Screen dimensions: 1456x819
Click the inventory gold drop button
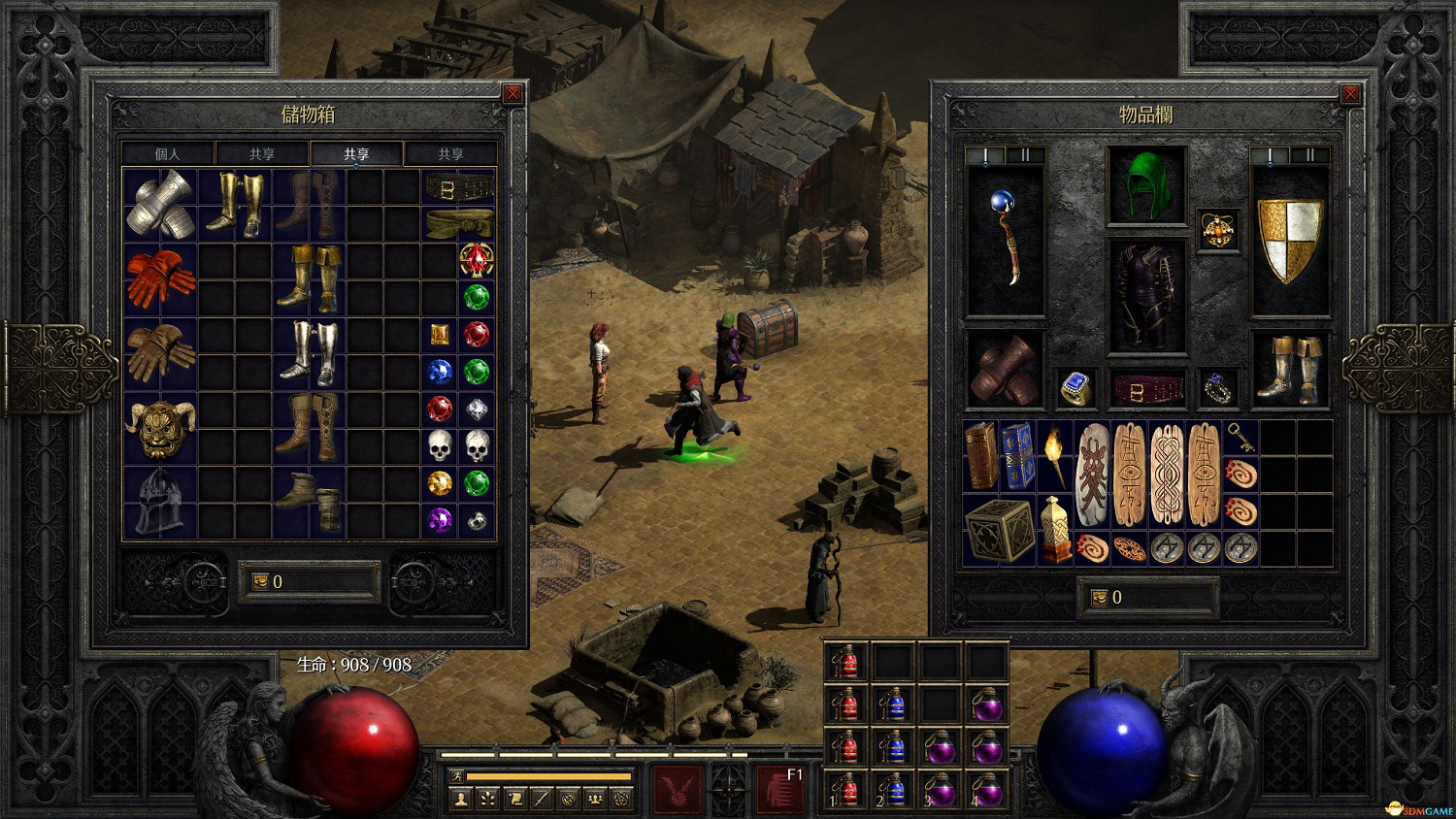pyautogui.click(x=1100, y=598)
